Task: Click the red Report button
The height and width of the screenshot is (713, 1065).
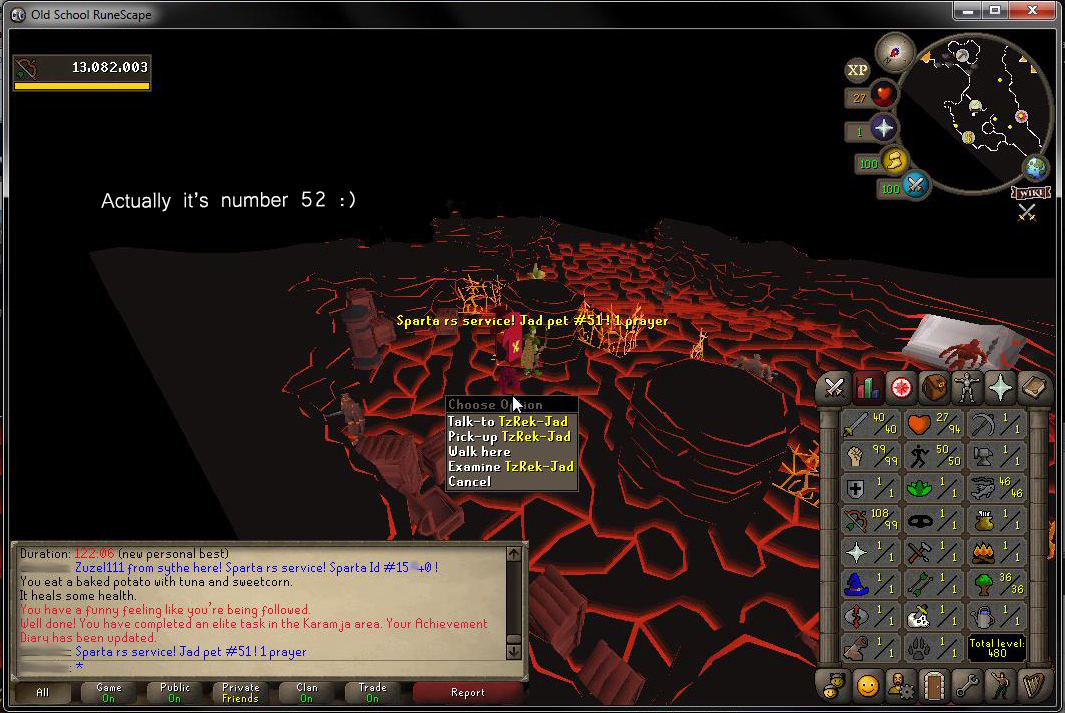Action: tap(467, 692)
